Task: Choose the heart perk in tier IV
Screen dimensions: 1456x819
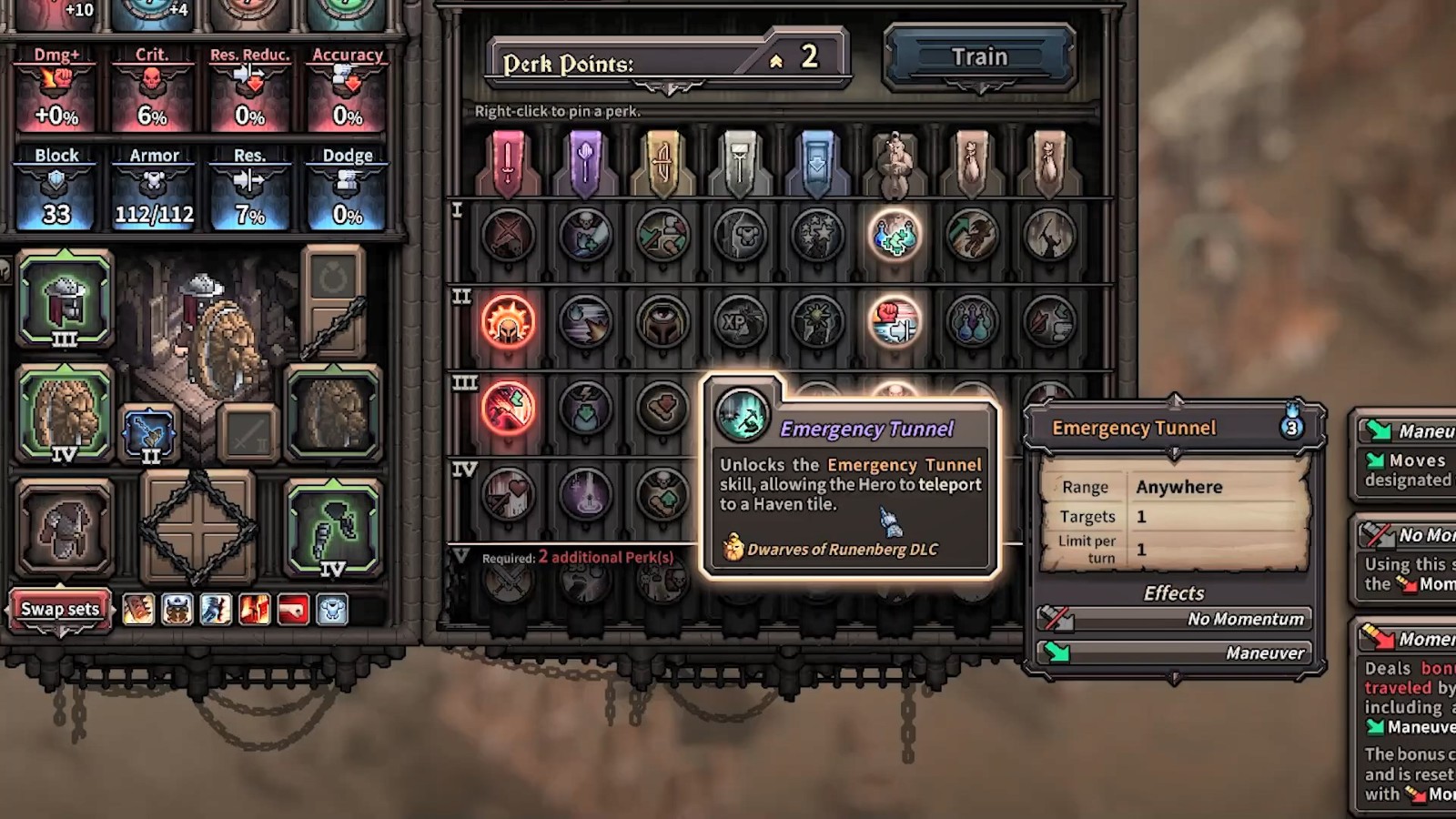Action: pos(508,493)
